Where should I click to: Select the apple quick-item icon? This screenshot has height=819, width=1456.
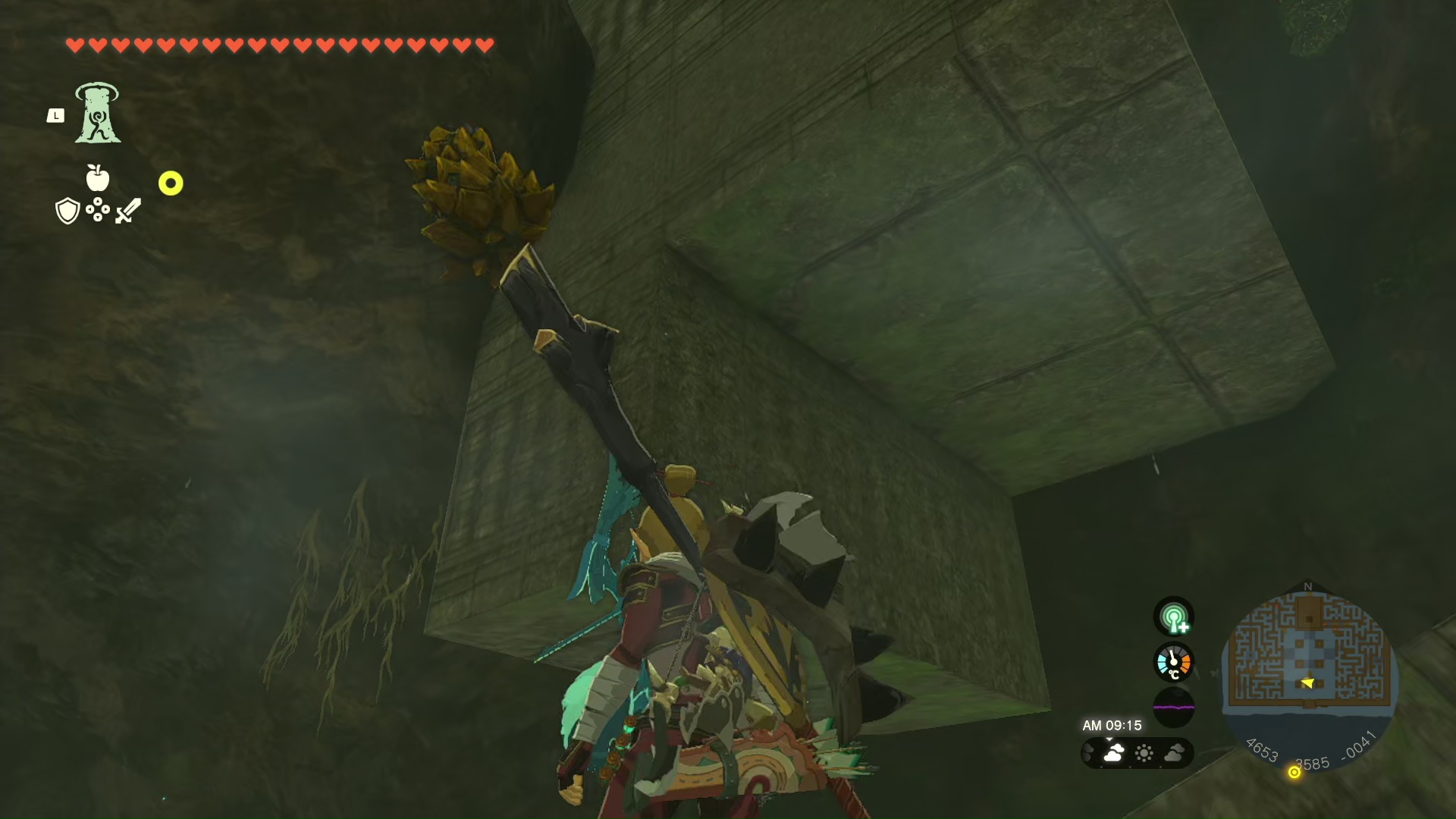(x=98, y=177)
